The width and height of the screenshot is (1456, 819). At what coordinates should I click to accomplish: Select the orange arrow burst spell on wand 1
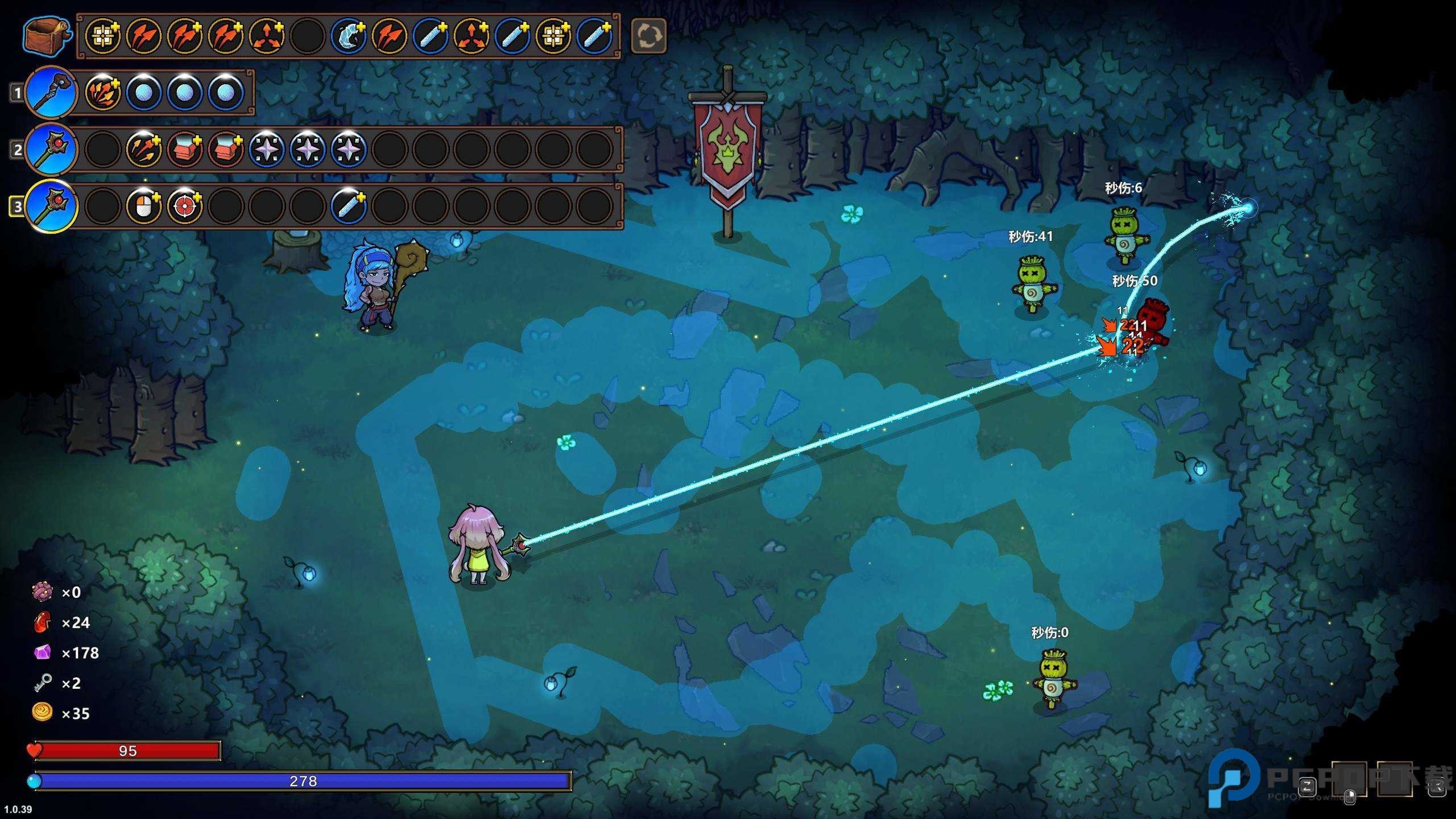[x=103, y=92]
